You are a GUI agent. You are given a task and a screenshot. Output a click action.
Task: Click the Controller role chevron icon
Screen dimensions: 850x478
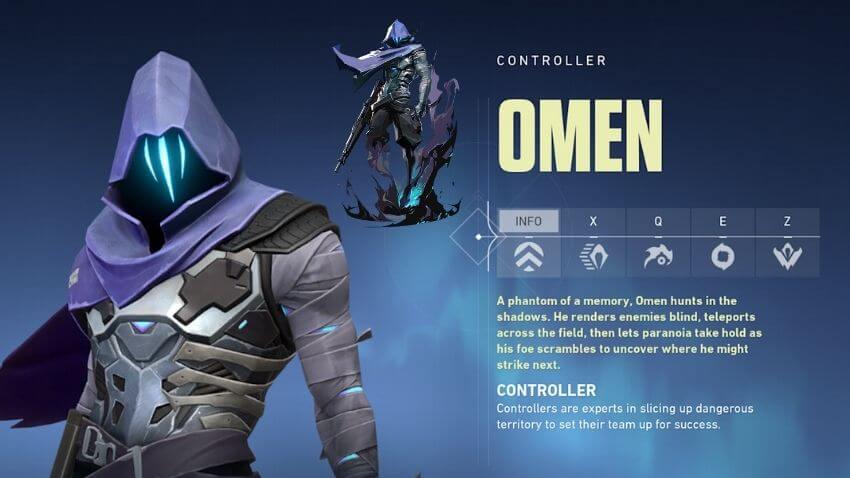(528, 258)
